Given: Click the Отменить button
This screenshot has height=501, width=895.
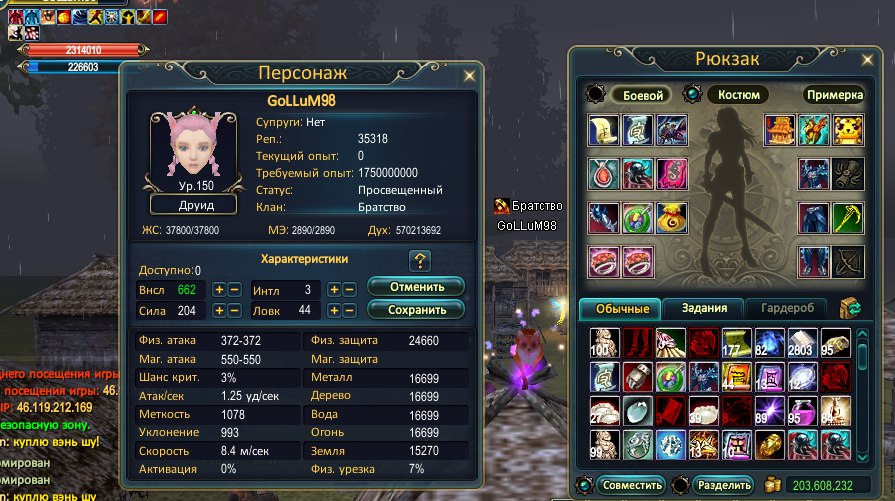Looking at the screenshot, I should pyautogui.click(x=415, y=287).
